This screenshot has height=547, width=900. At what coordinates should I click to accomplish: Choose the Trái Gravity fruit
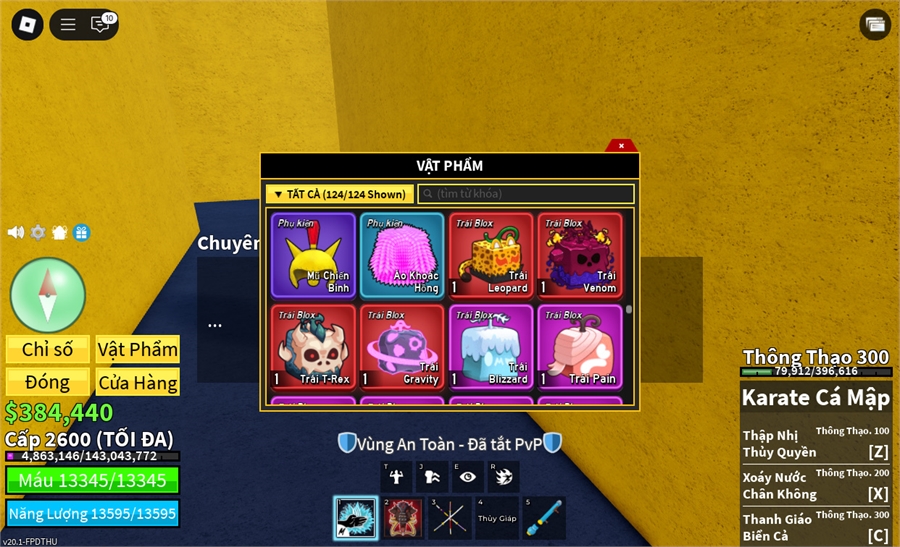(402, 347)
